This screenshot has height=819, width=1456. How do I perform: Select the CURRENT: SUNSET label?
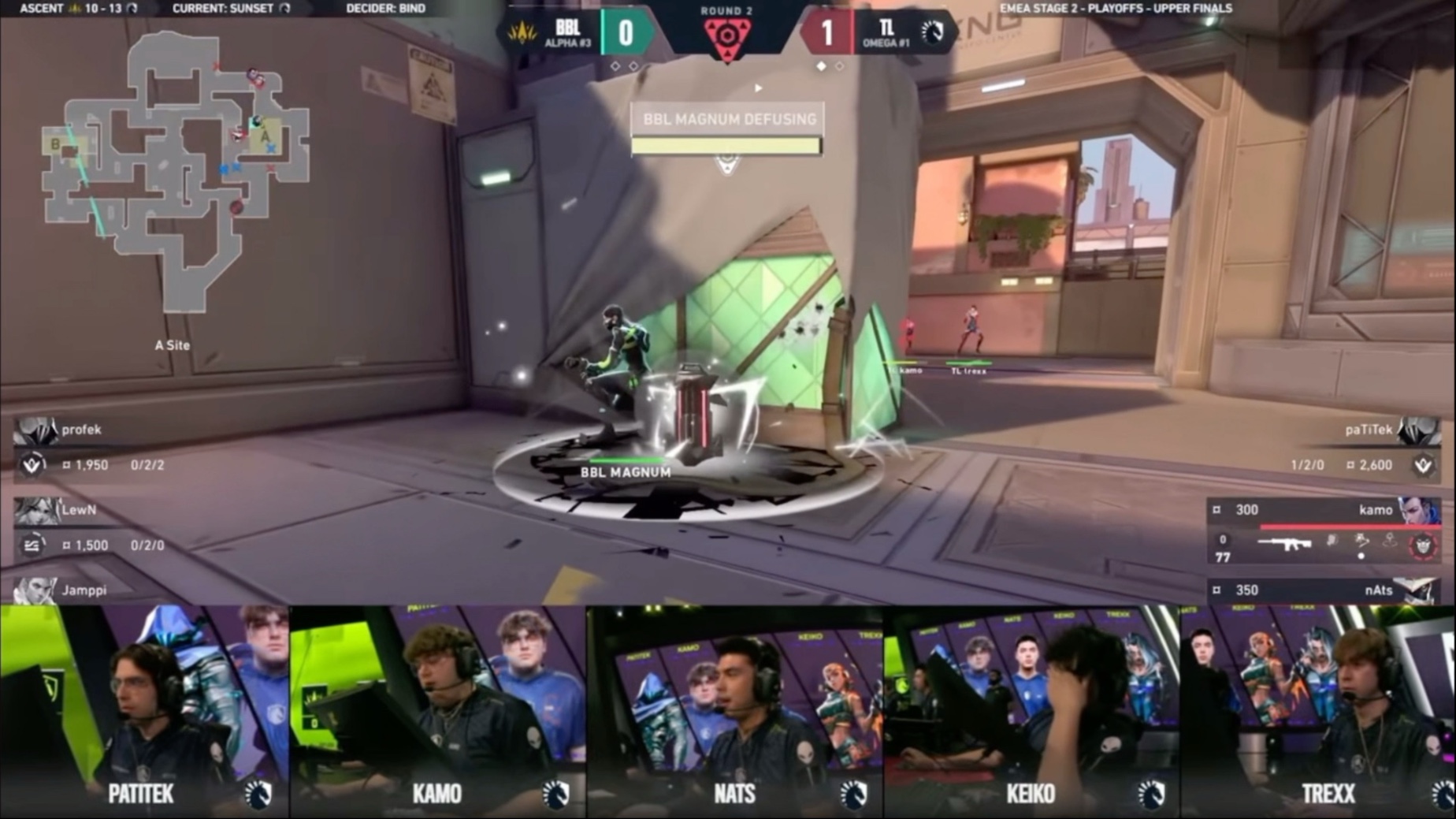221,9
